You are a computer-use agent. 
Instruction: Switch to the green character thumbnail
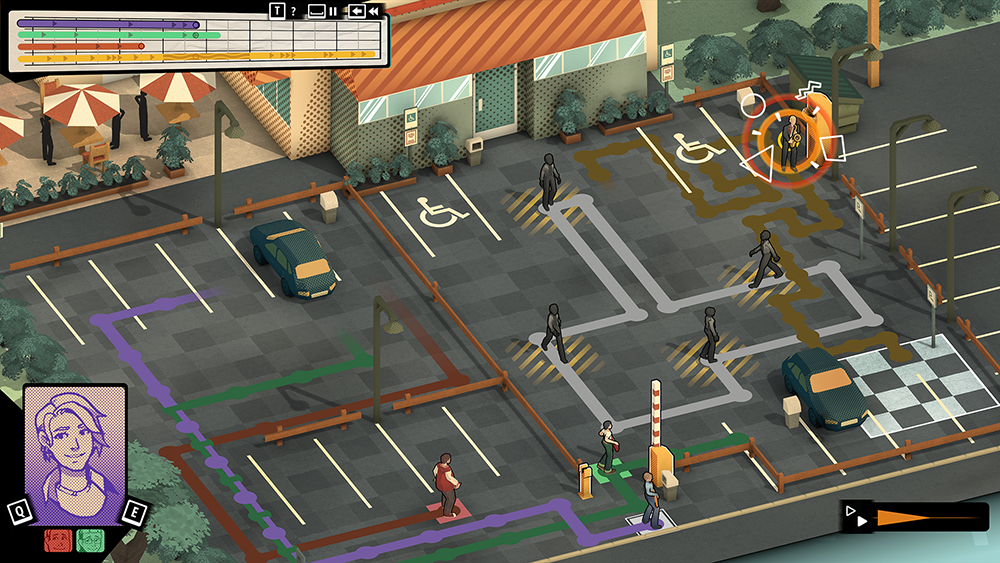89,539
